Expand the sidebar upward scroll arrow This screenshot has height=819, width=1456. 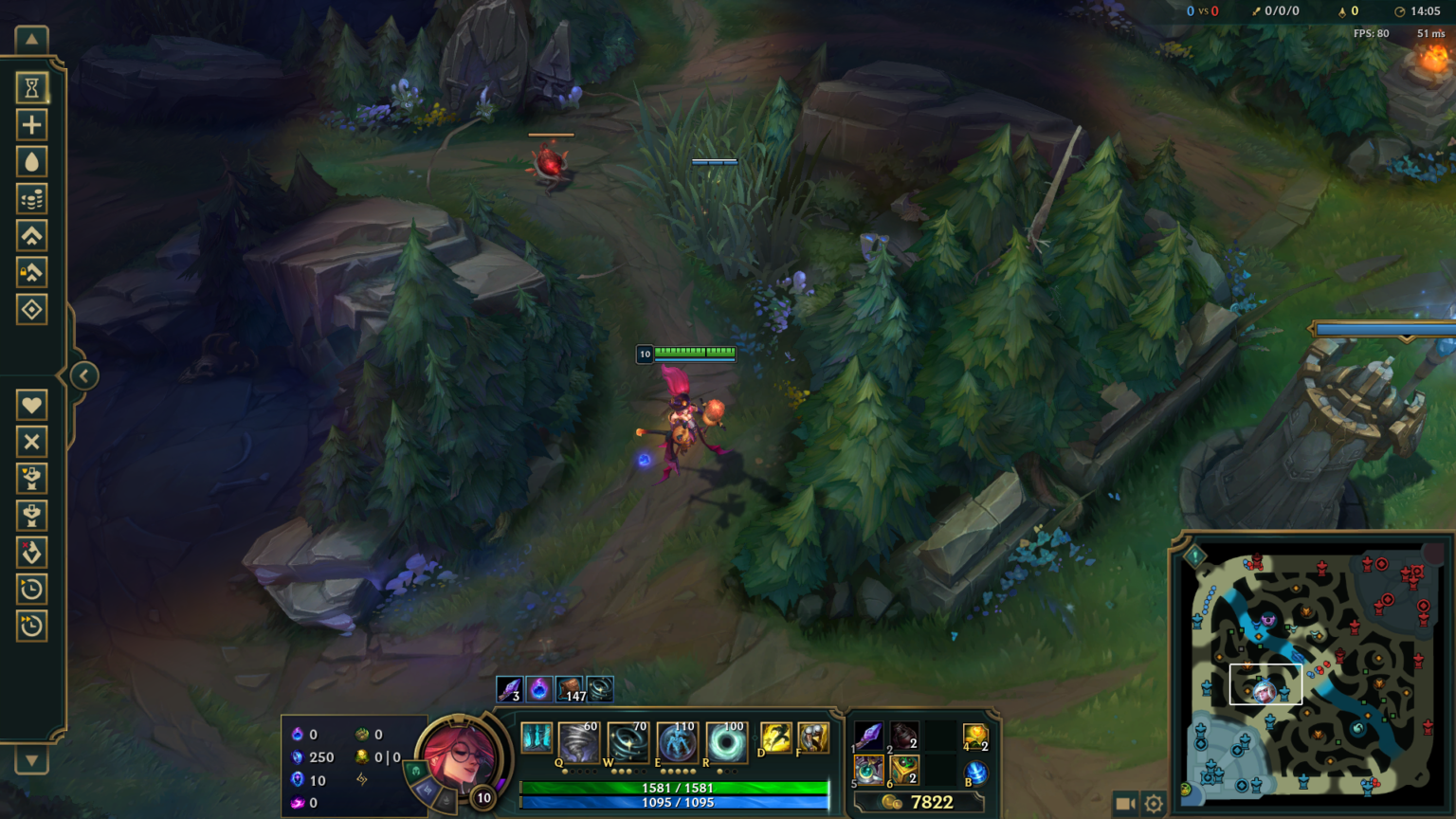tap(31, 38)
